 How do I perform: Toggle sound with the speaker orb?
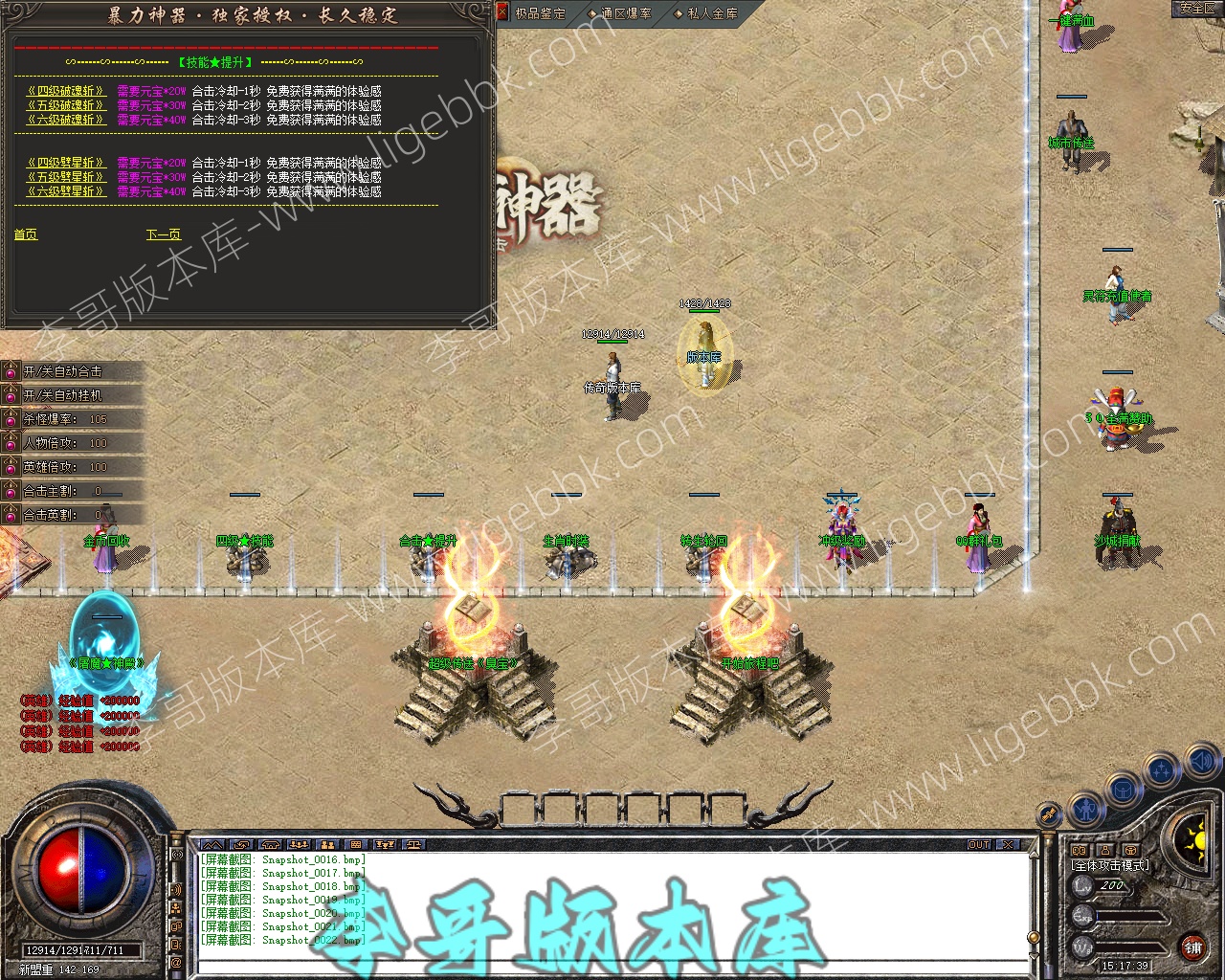(1201, 763)
